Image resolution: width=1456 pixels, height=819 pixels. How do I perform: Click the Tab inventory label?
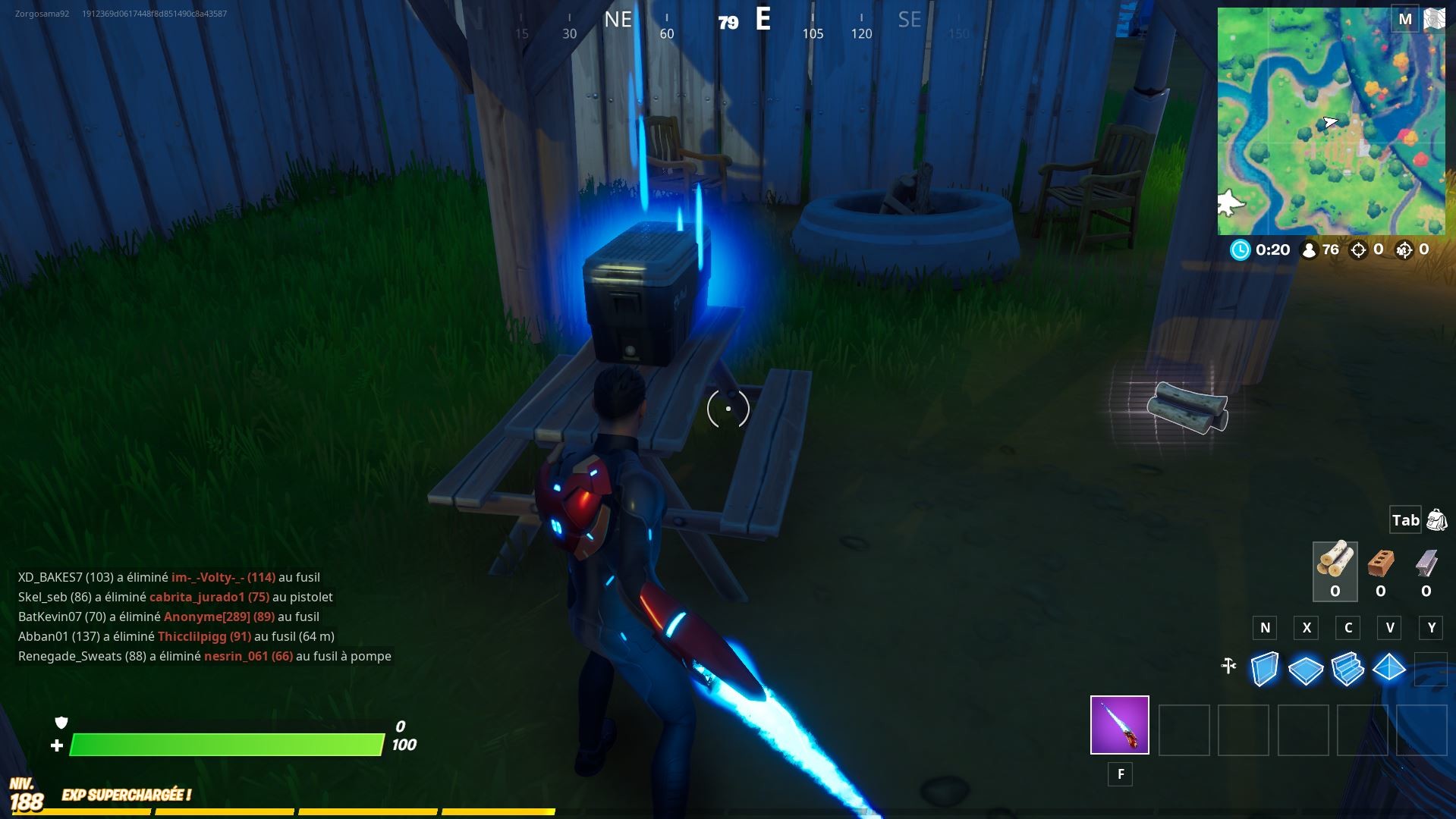point(1404,520)
